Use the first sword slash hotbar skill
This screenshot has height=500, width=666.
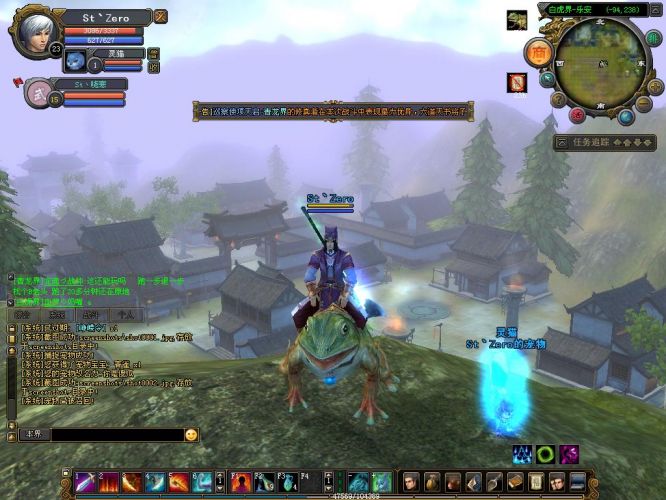(x=86, y=482)
